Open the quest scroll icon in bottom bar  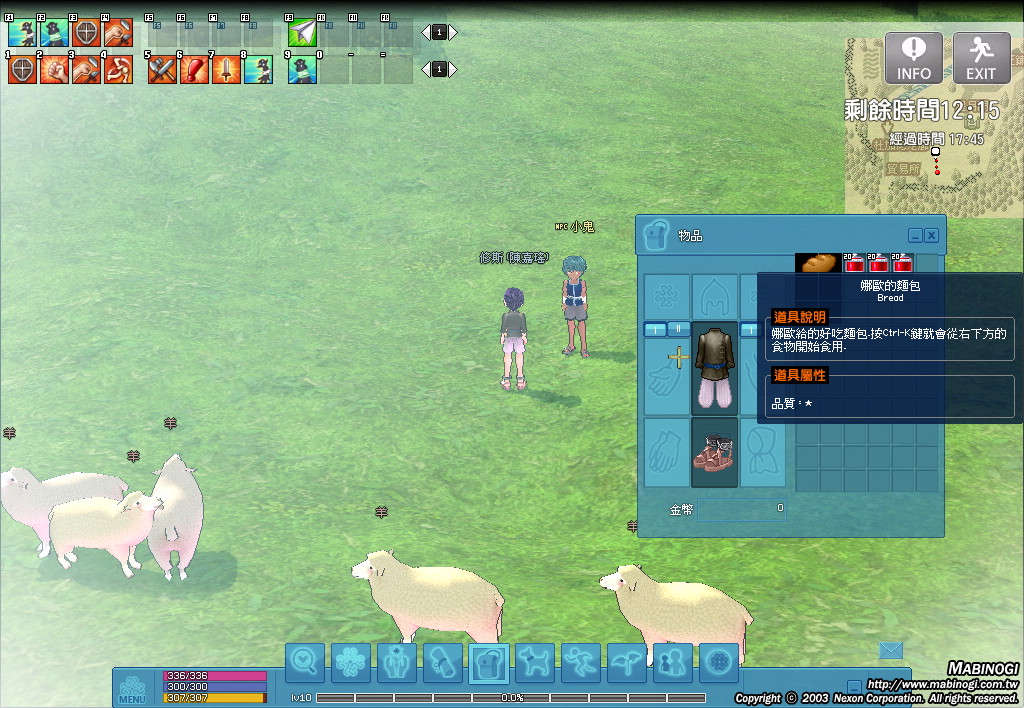[x=443, y=663]
